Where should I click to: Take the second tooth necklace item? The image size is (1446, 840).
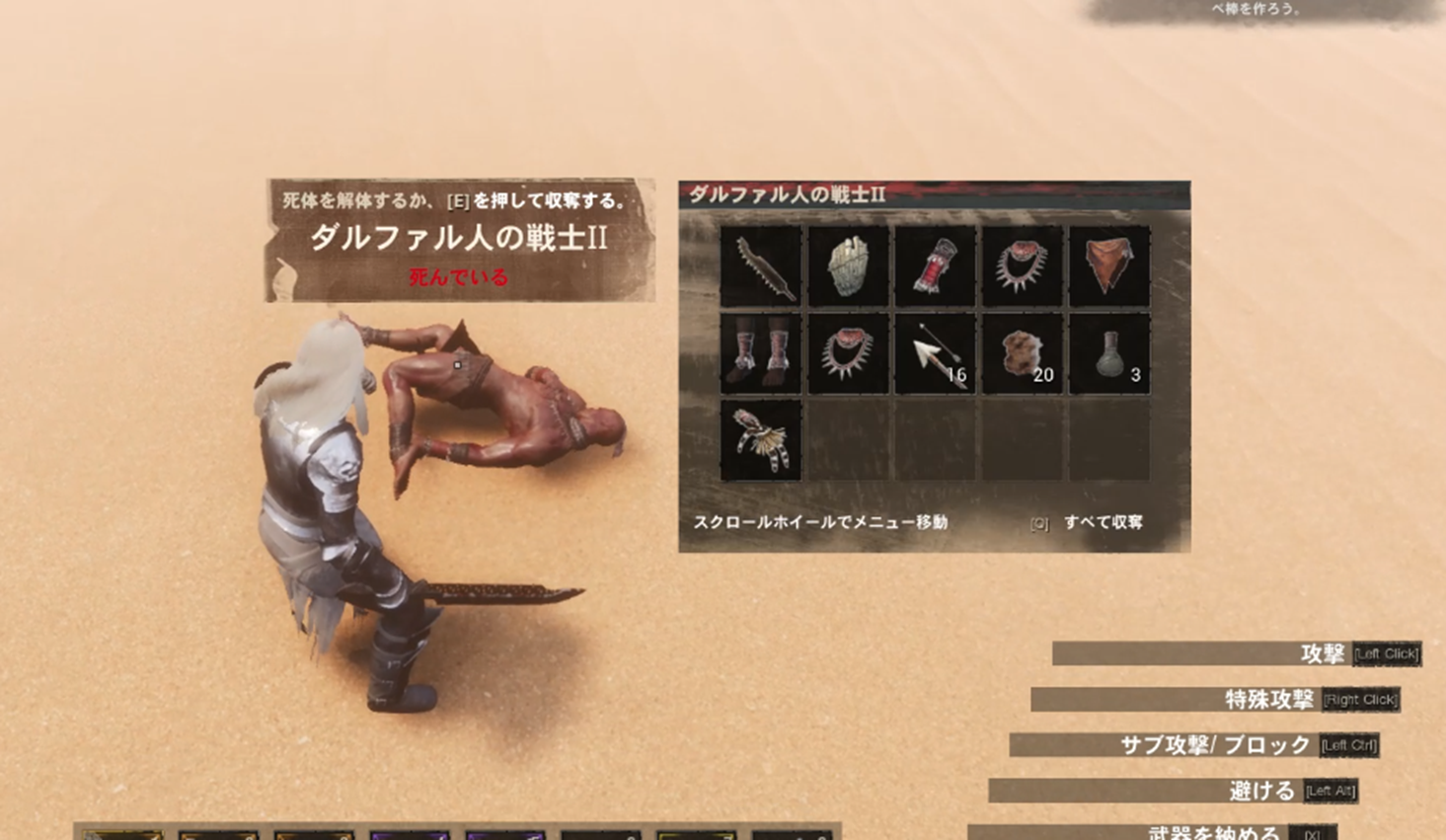pyautogui.click(x=846, y=352)
